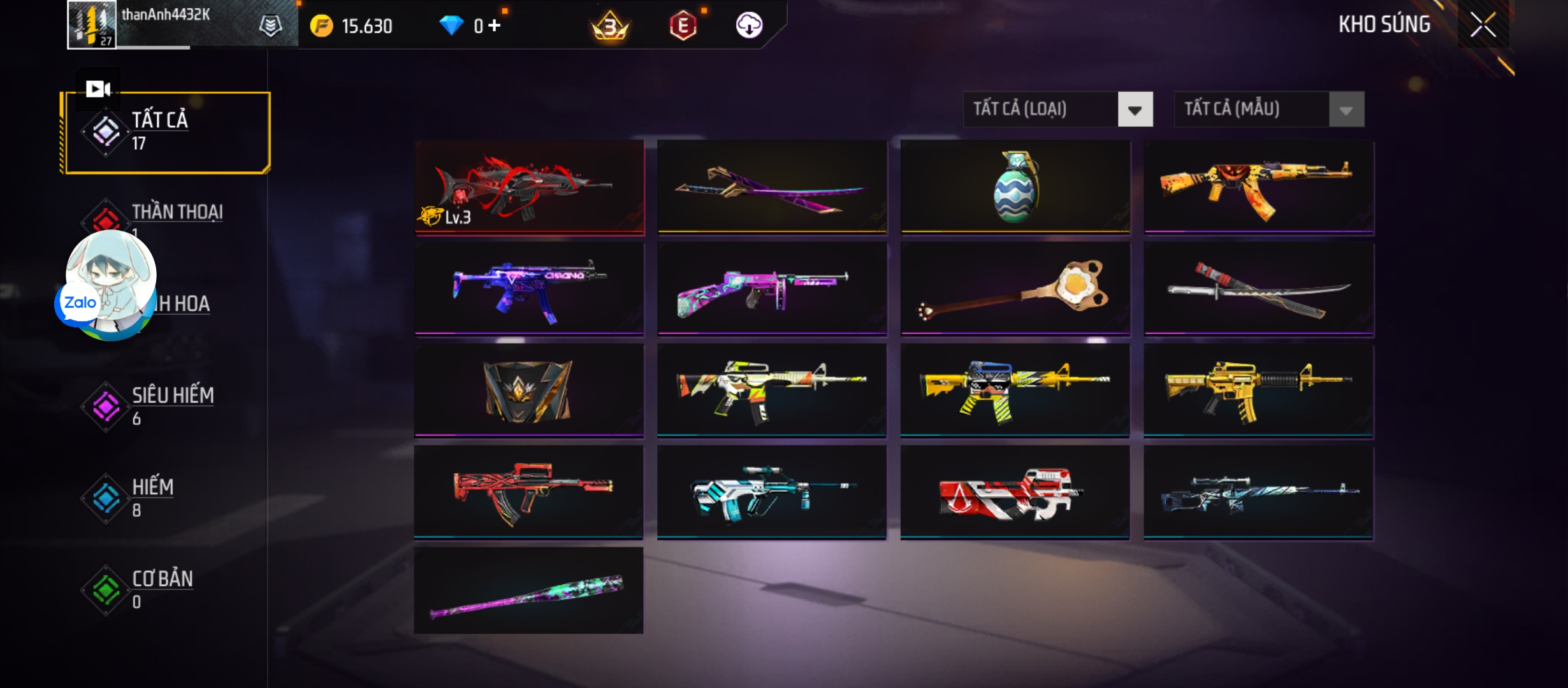Choose the blue wave egg grenade skin
The height and width of the screenshot is (688, 1568).
pos(1015,186)
